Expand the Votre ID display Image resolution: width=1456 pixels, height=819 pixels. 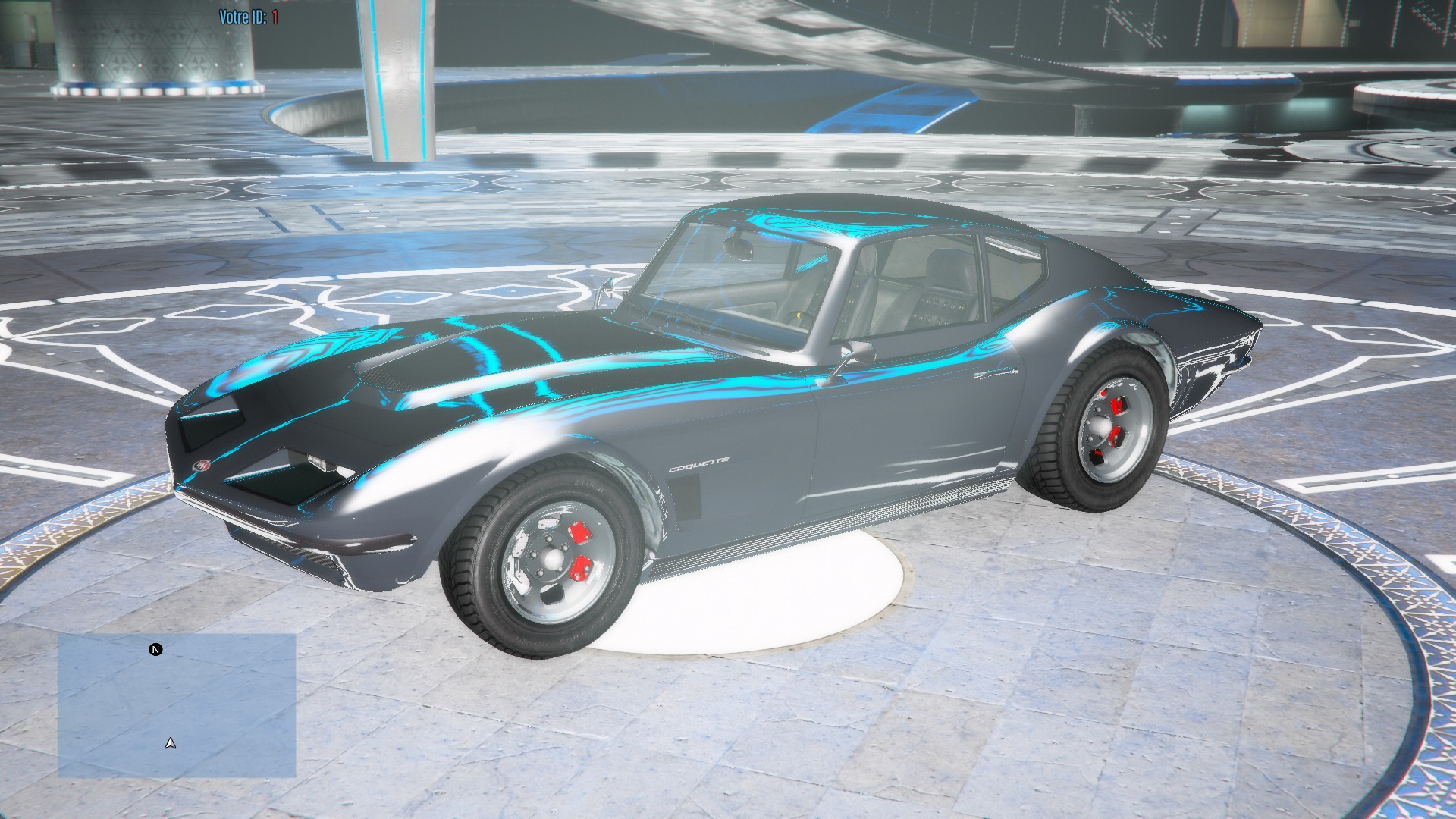[x=248, y=12]
